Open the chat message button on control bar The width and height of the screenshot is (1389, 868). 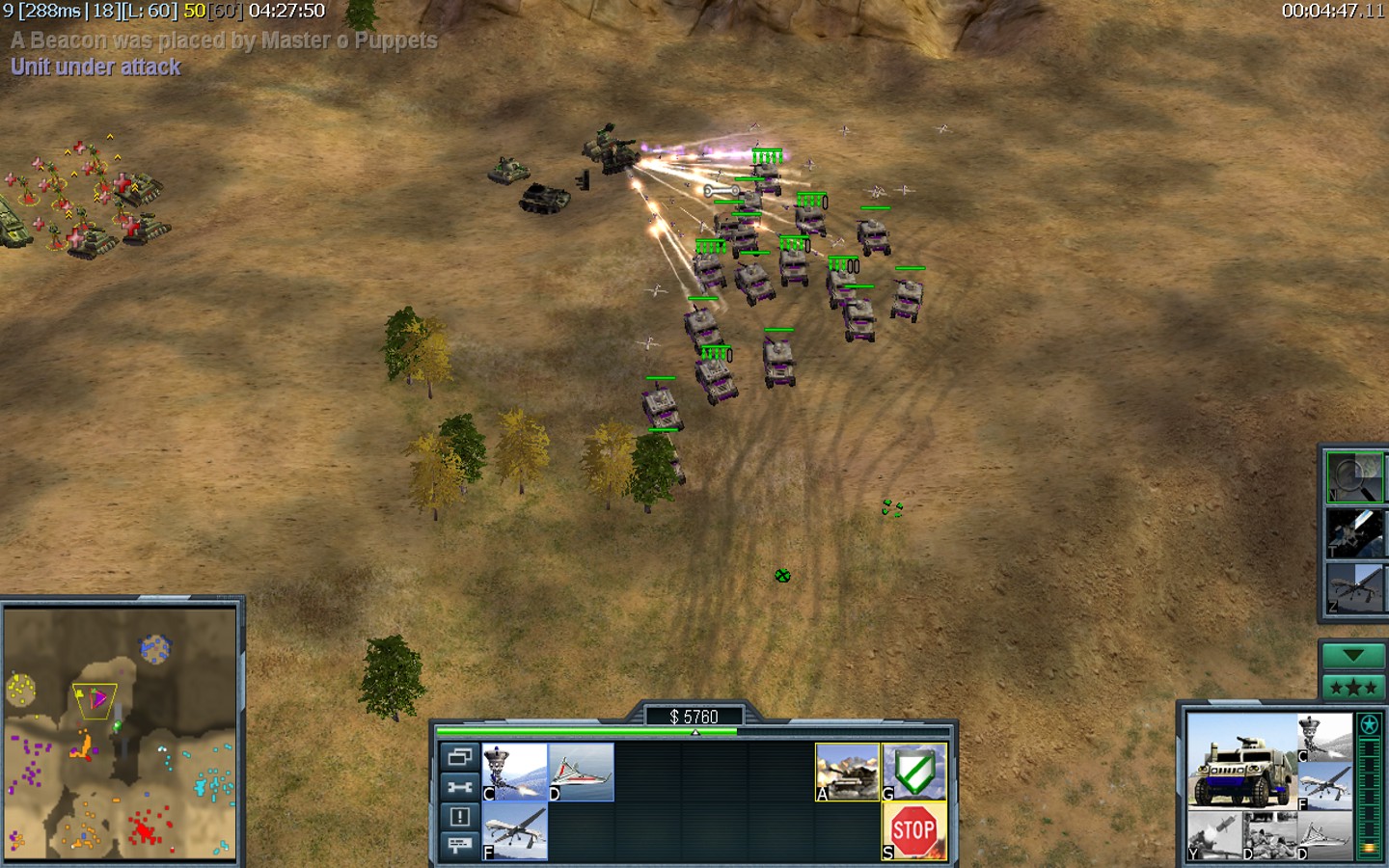click(459, 845)
